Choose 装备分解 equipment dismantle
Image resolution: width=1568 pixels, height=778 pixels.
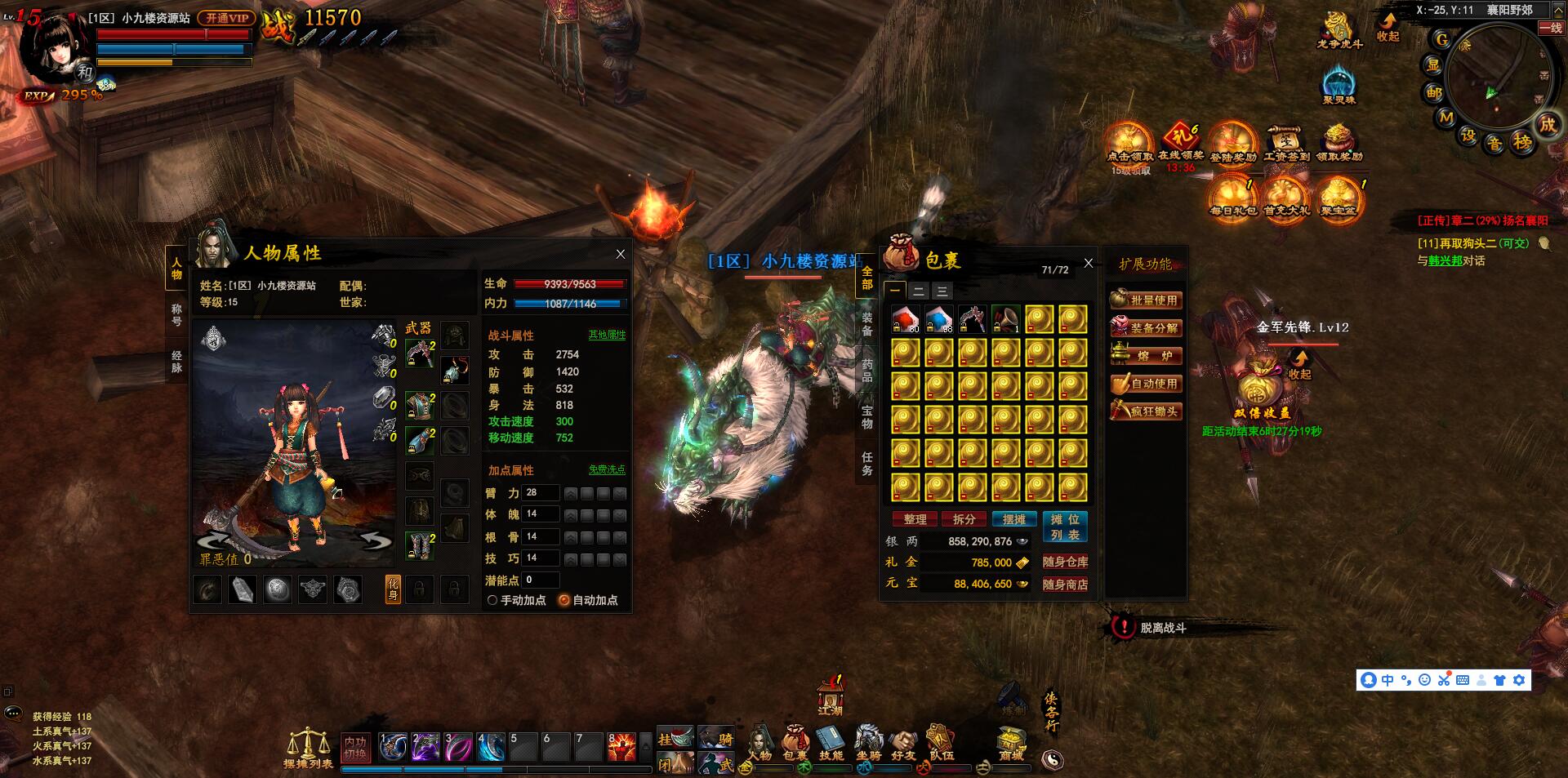1146,328
